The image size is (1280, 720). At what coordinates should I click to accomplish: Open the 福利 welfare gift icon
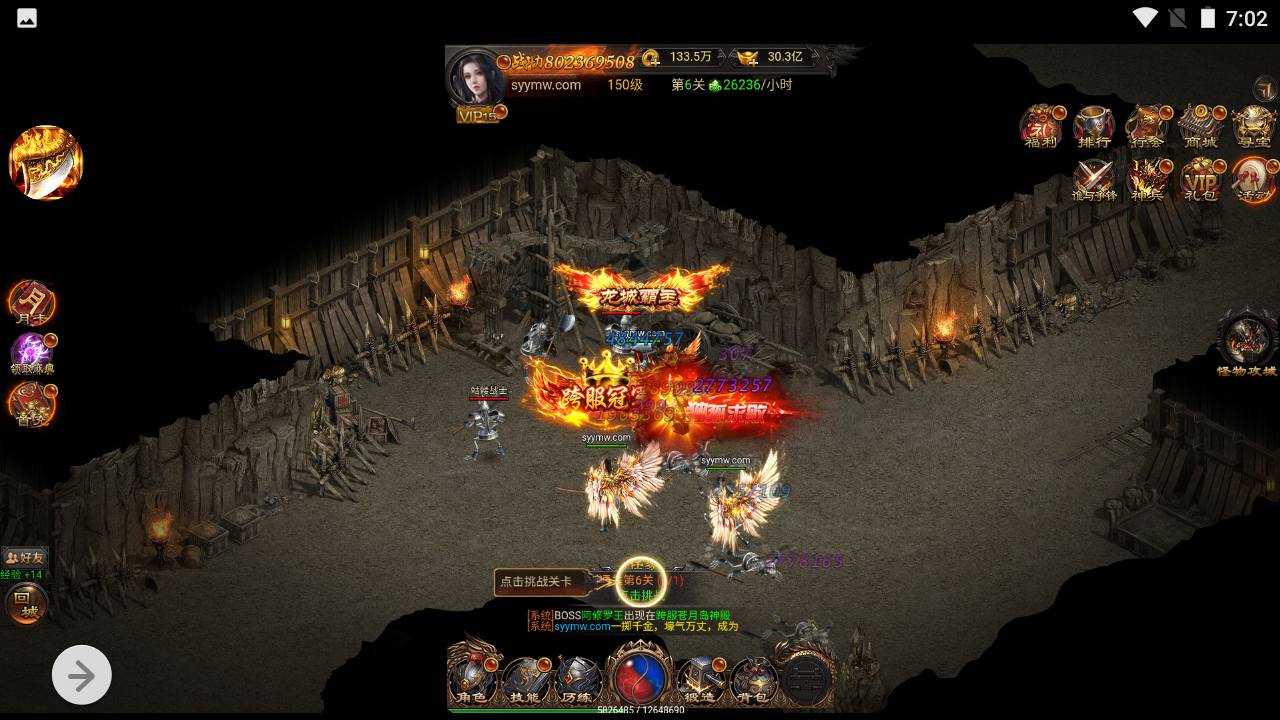[1041, 127]
